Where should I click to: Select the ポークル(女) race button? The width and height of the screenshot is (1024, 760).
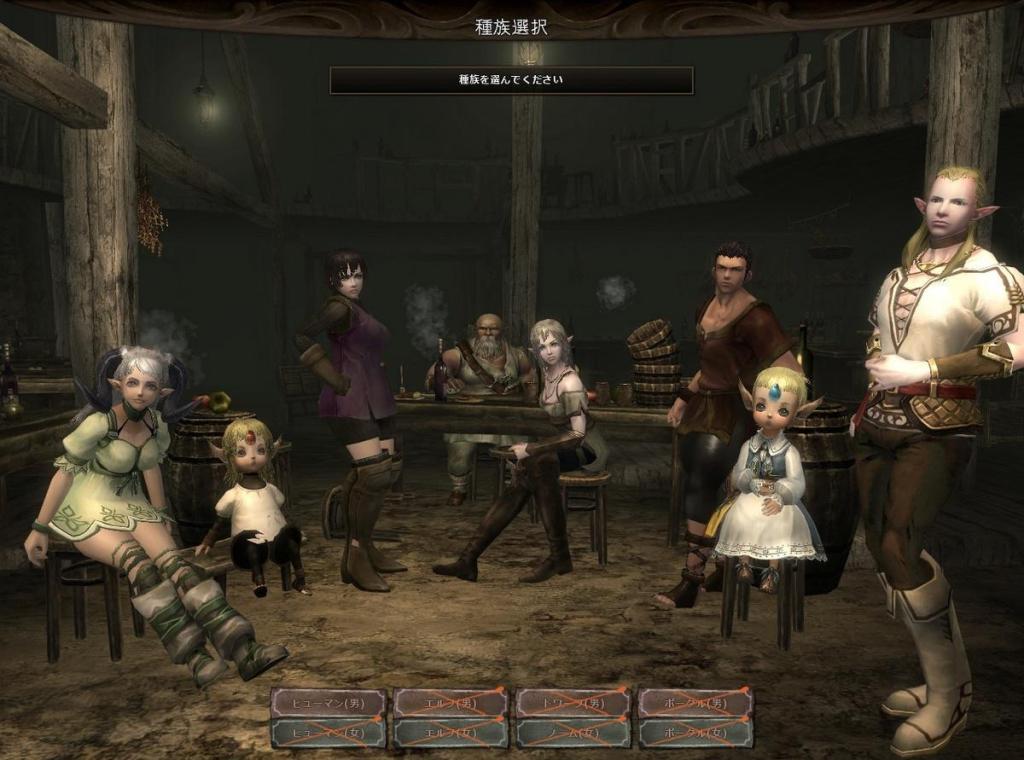coord(696,733)
